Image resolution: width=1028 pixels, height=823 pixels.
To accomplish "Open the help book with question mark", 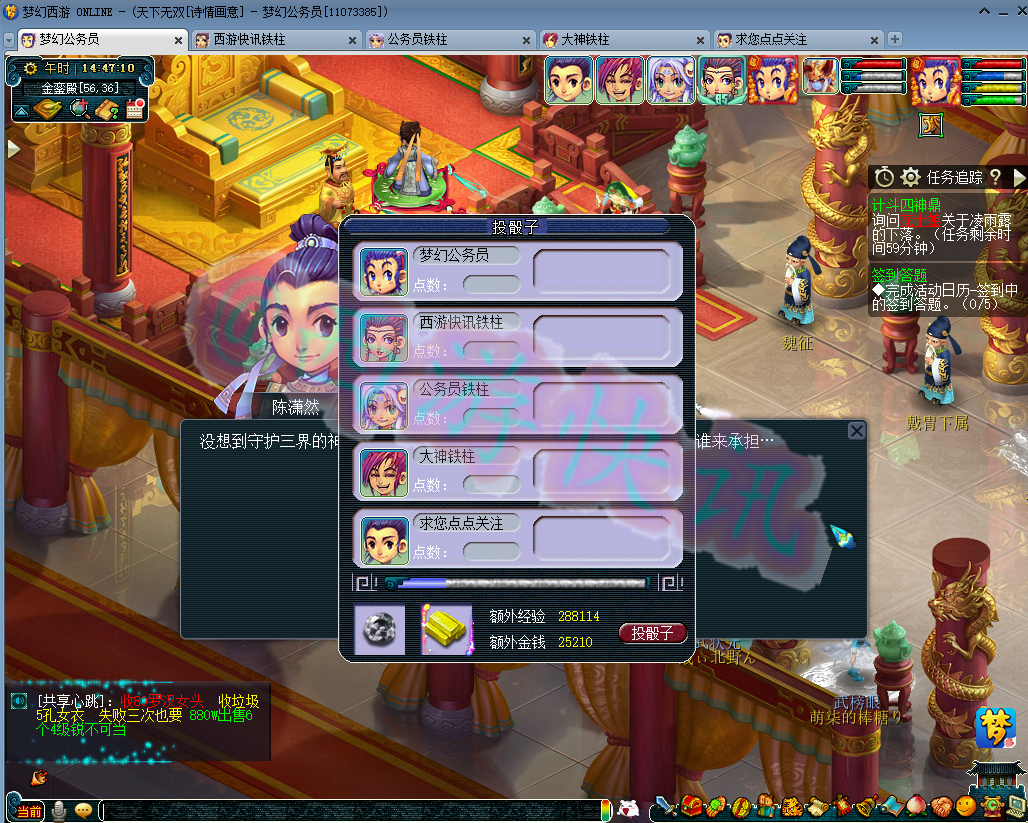I will [x=106, y=108].
